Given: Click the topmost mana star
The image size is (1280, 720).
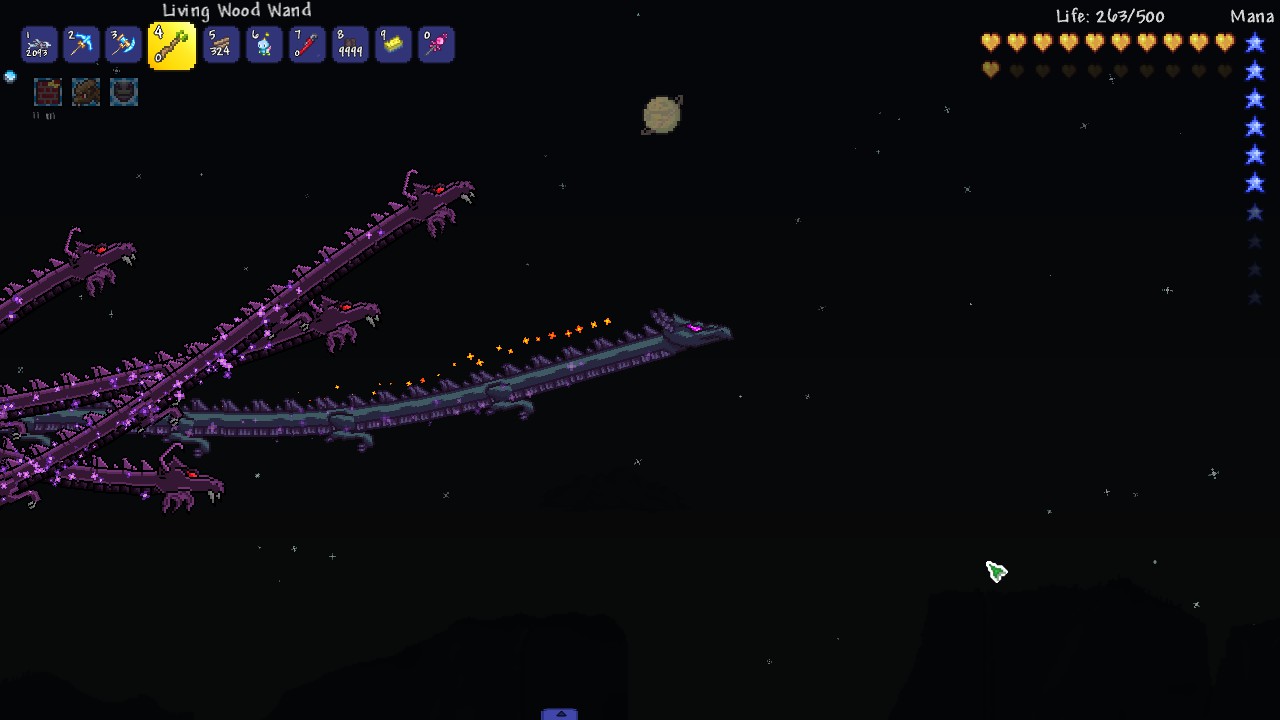Looking at the screenshot, I should click(1255, 42).
